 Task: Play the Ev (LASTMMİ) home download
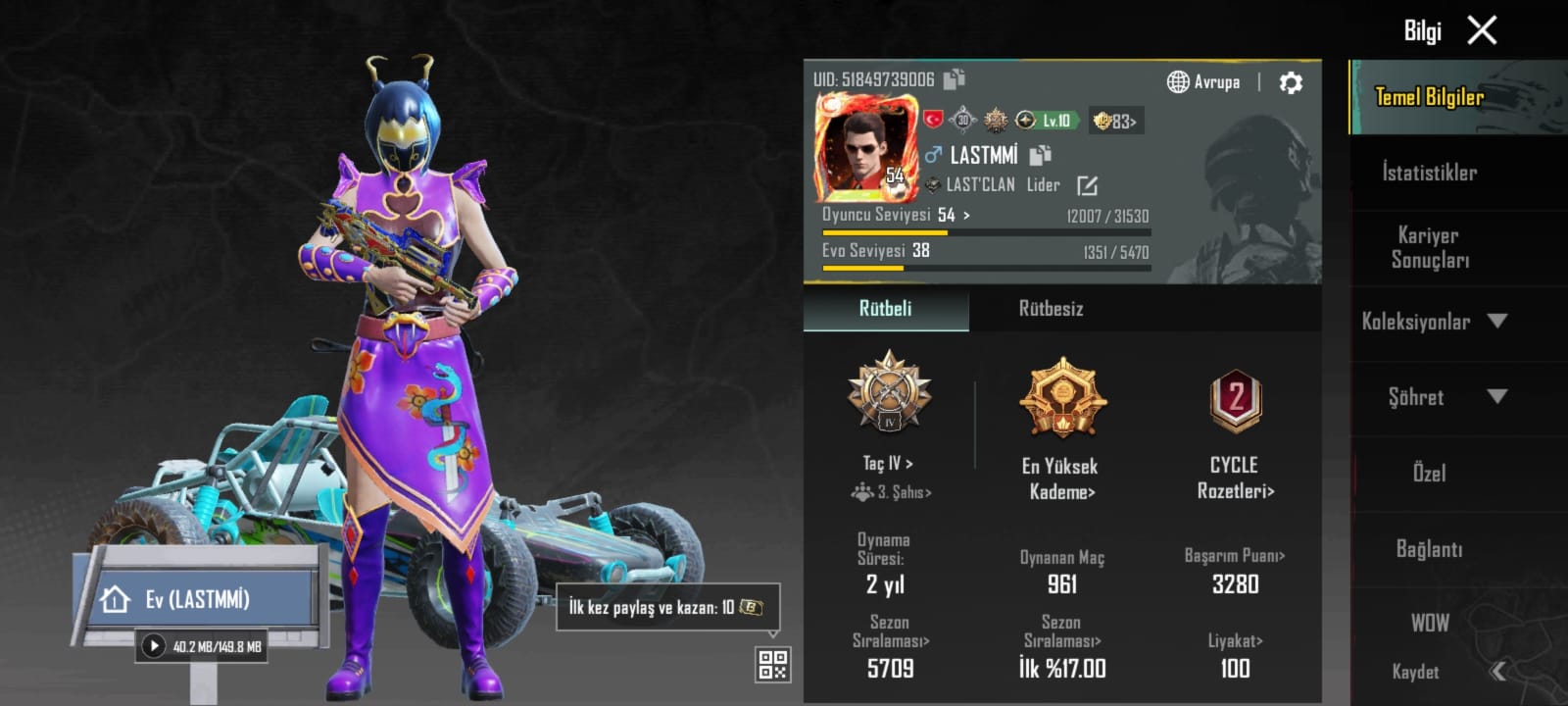pyautogui.click(x=154, y=646)
